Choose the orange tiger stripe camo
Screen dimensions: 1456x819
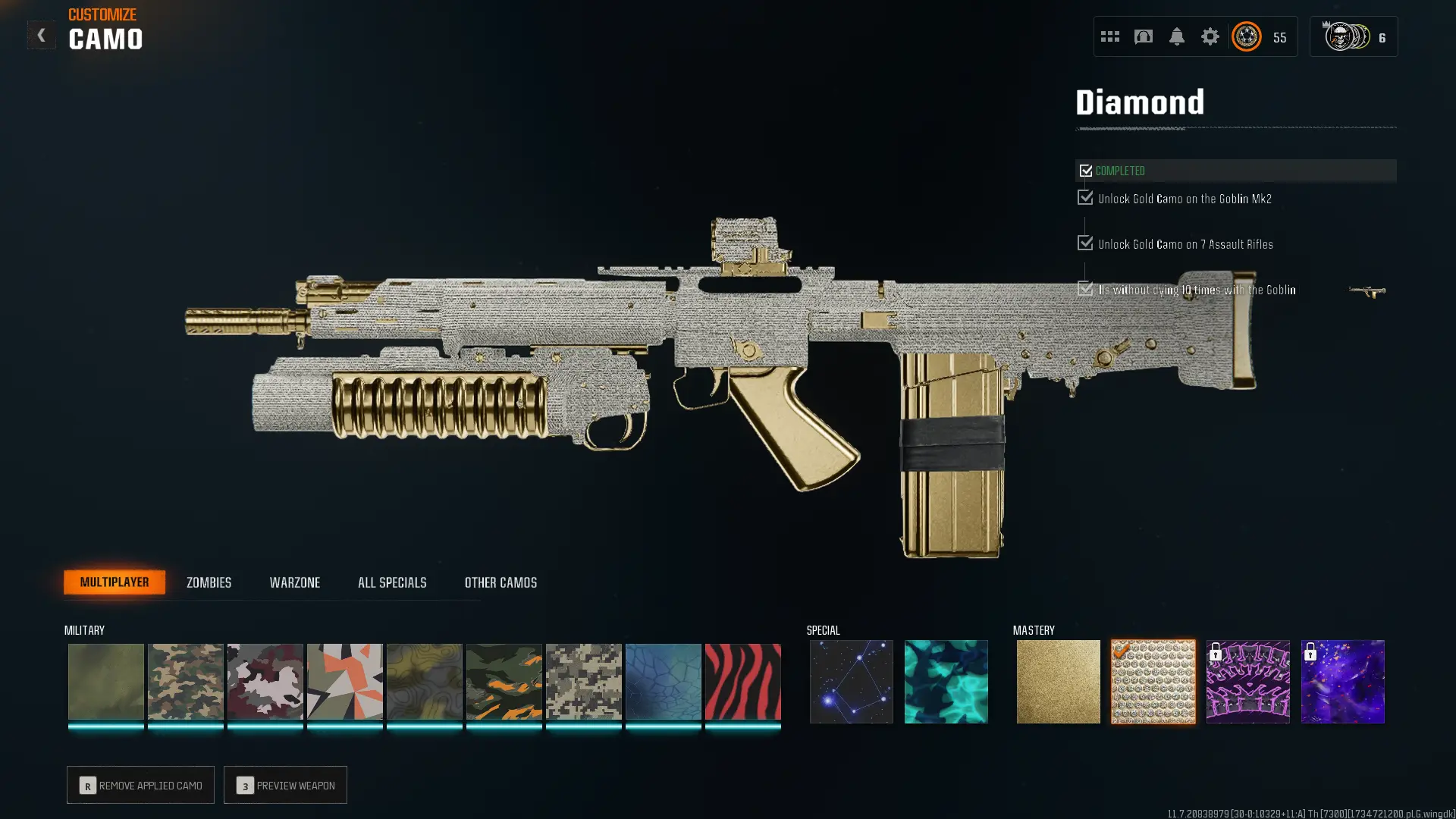point(504,681)
